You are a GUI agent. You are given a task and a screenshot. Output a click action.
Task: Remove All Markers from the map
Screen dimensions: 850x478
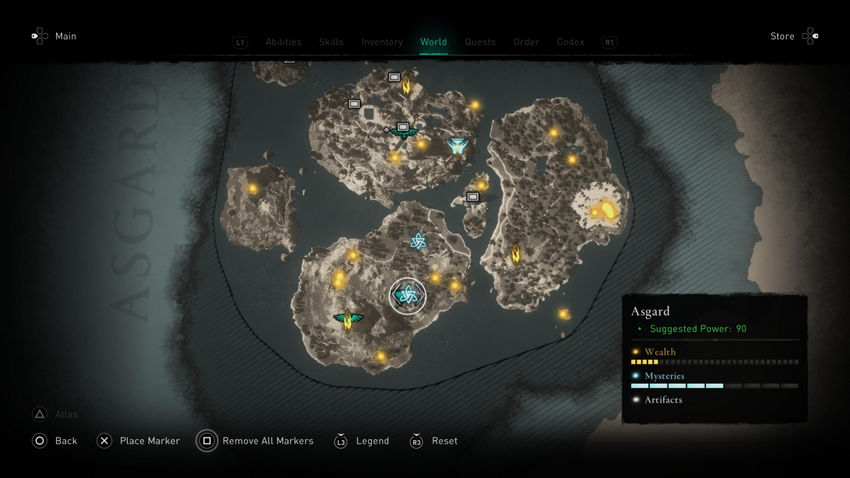[256, 441]
